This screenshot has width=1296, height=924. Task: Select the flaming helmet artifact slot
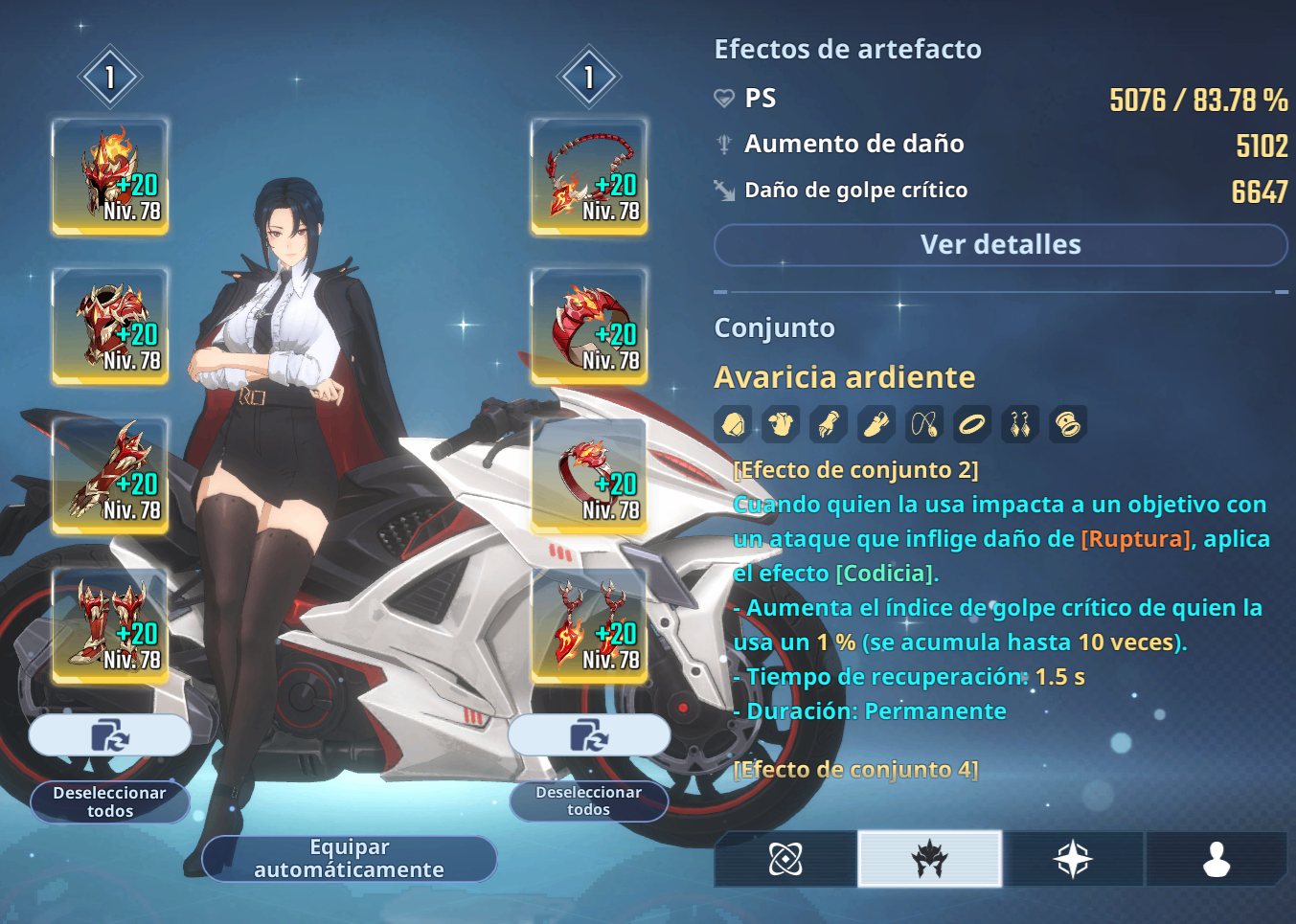pyautogui.click(x=110, y=176)
